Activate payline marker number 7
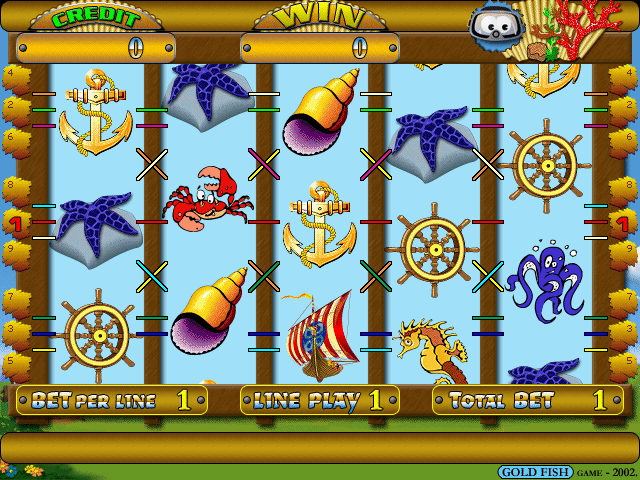The width and height of the screenshot is (640, 480). (x=11, y=297)
